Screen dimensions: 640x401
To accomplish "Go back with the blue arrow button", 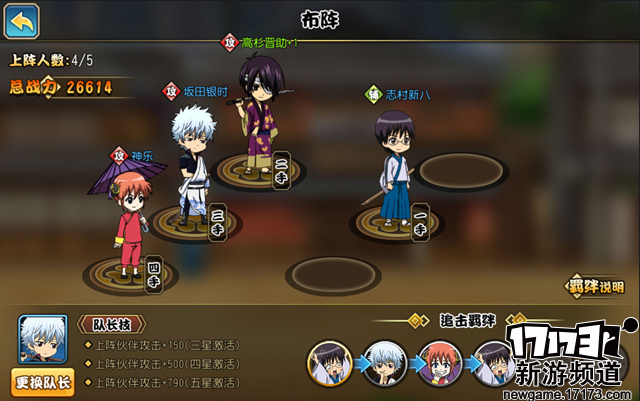I will tap(22, 19).
